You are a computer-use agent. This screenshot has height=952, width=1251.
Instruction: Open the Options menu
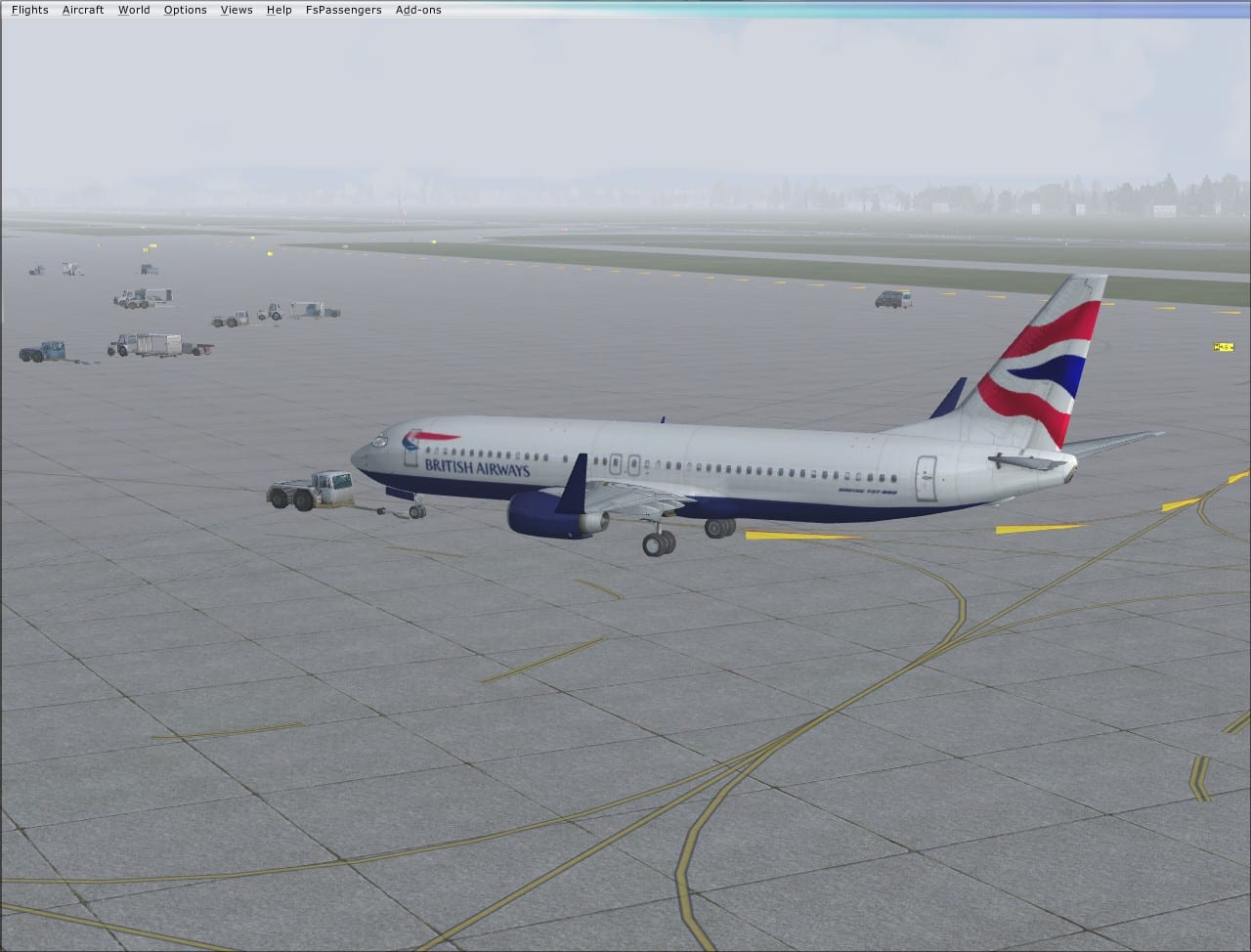(185, 10)
